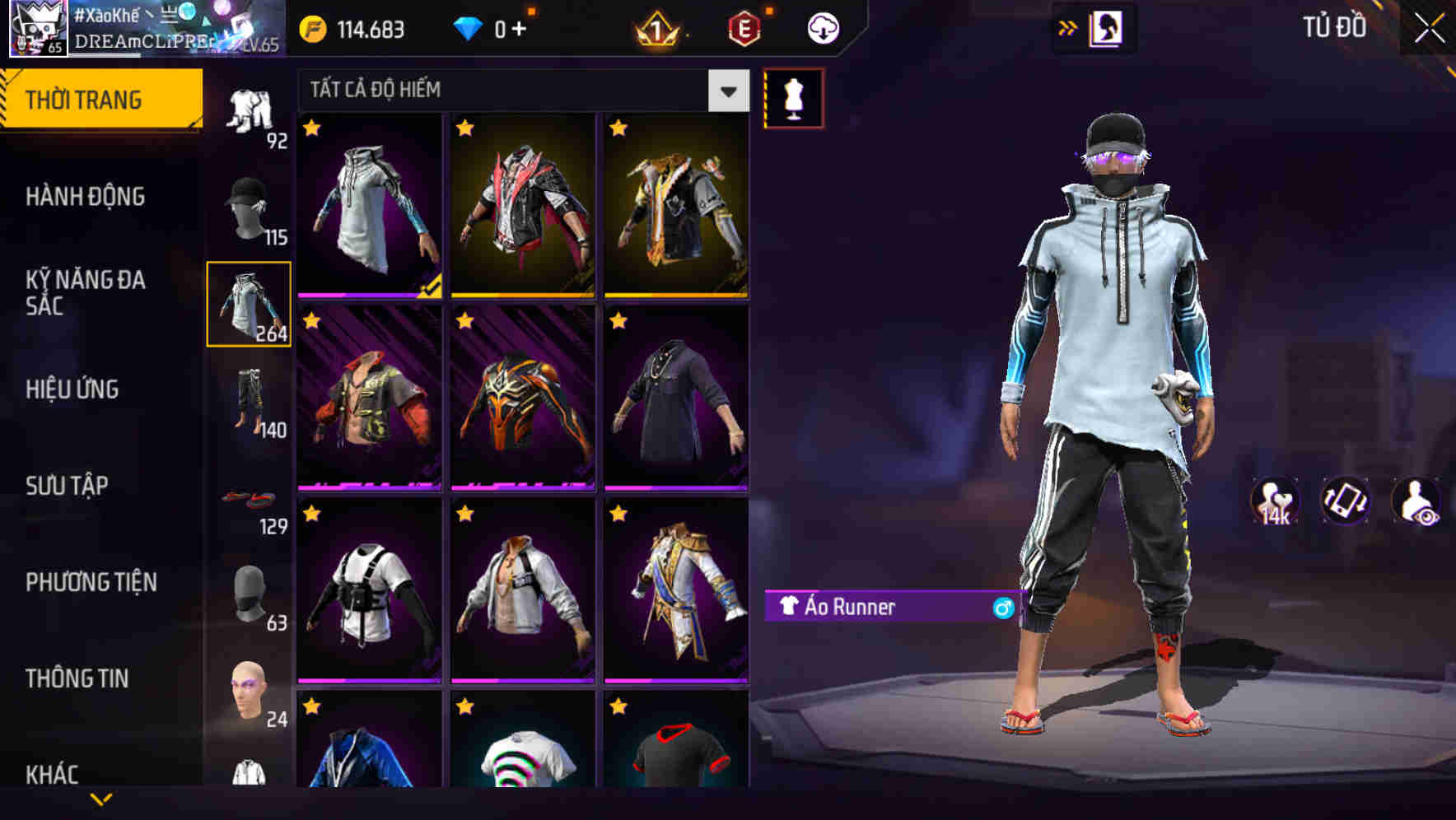Select the shirt category showing 264 items
1456x820 pixels.
tap(250, 305)
